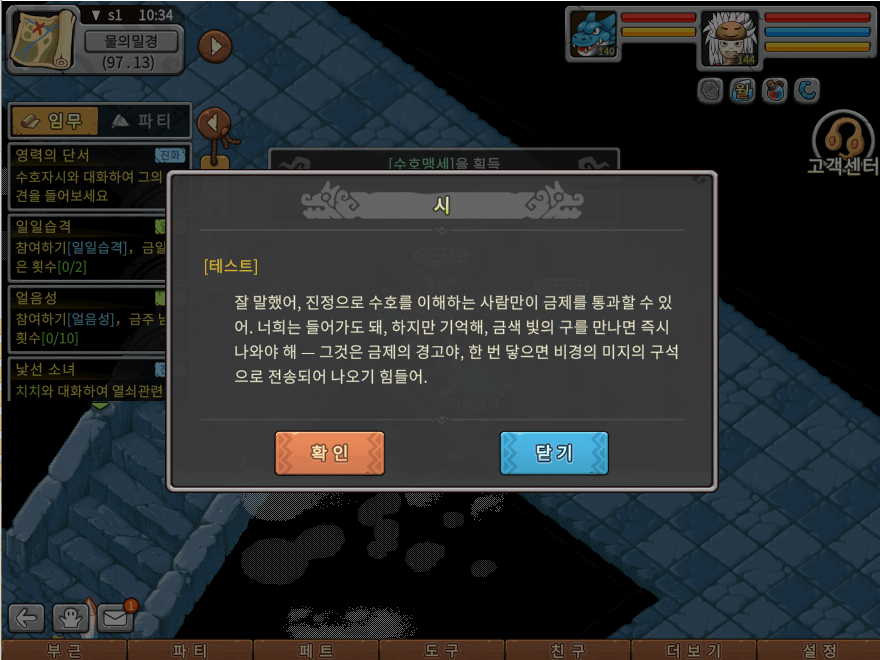
Task: Select the blue dragon pet portrait
Action: pos(593,34)
